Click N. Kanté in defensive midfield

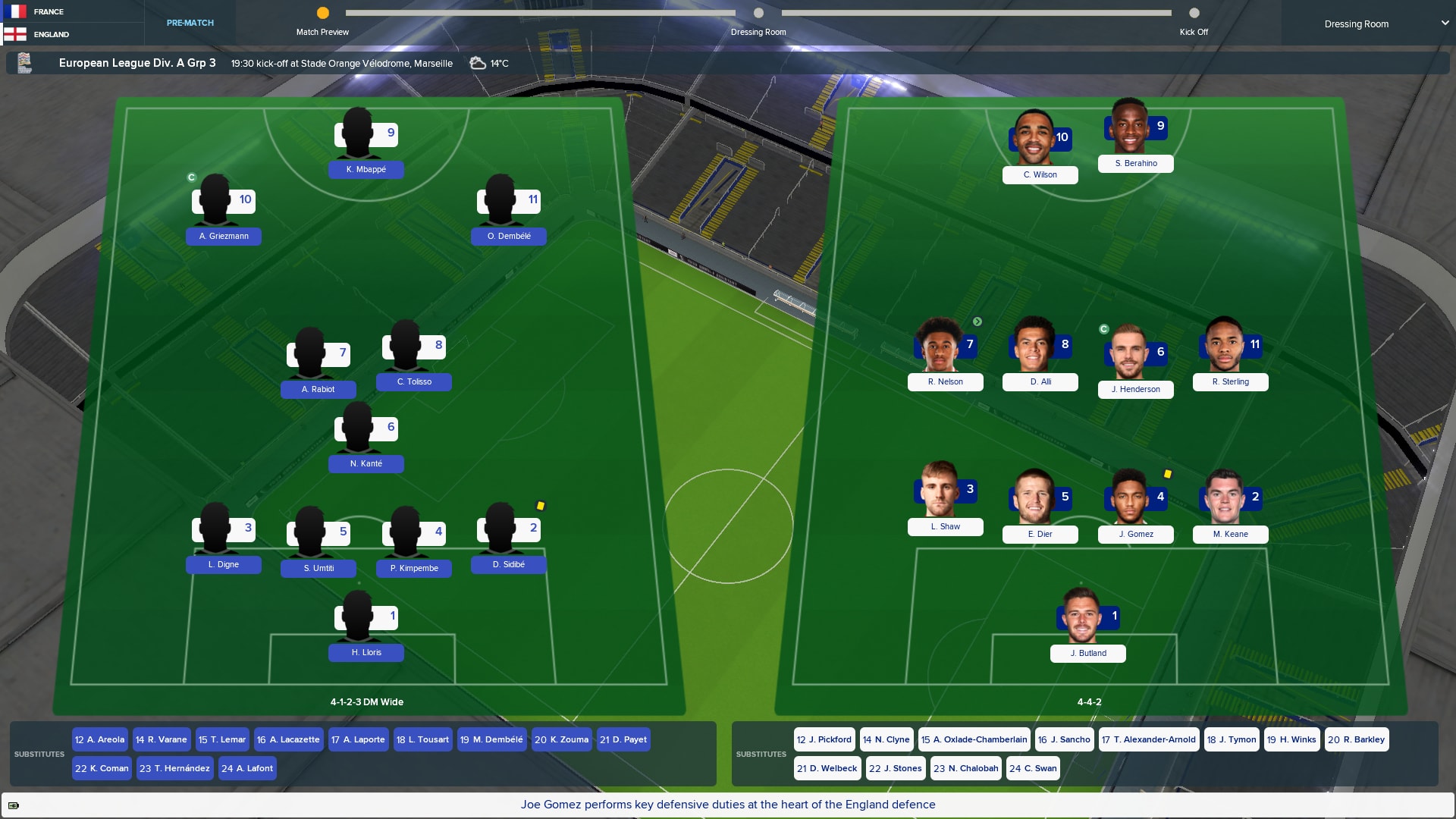366,463
